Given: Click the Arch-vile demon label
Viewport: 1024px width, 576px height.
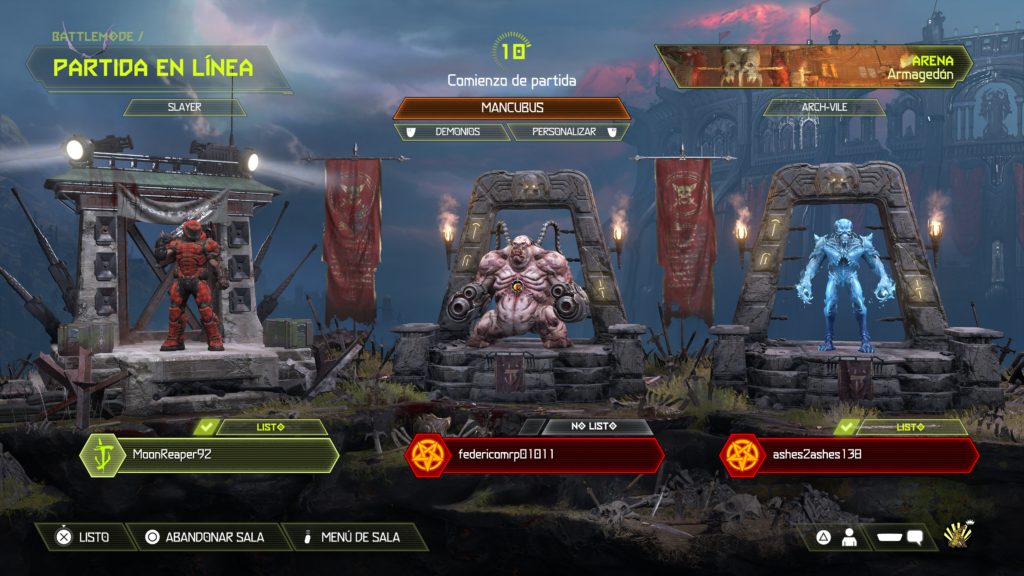Looking at the screenshot, I should point(825,107).
